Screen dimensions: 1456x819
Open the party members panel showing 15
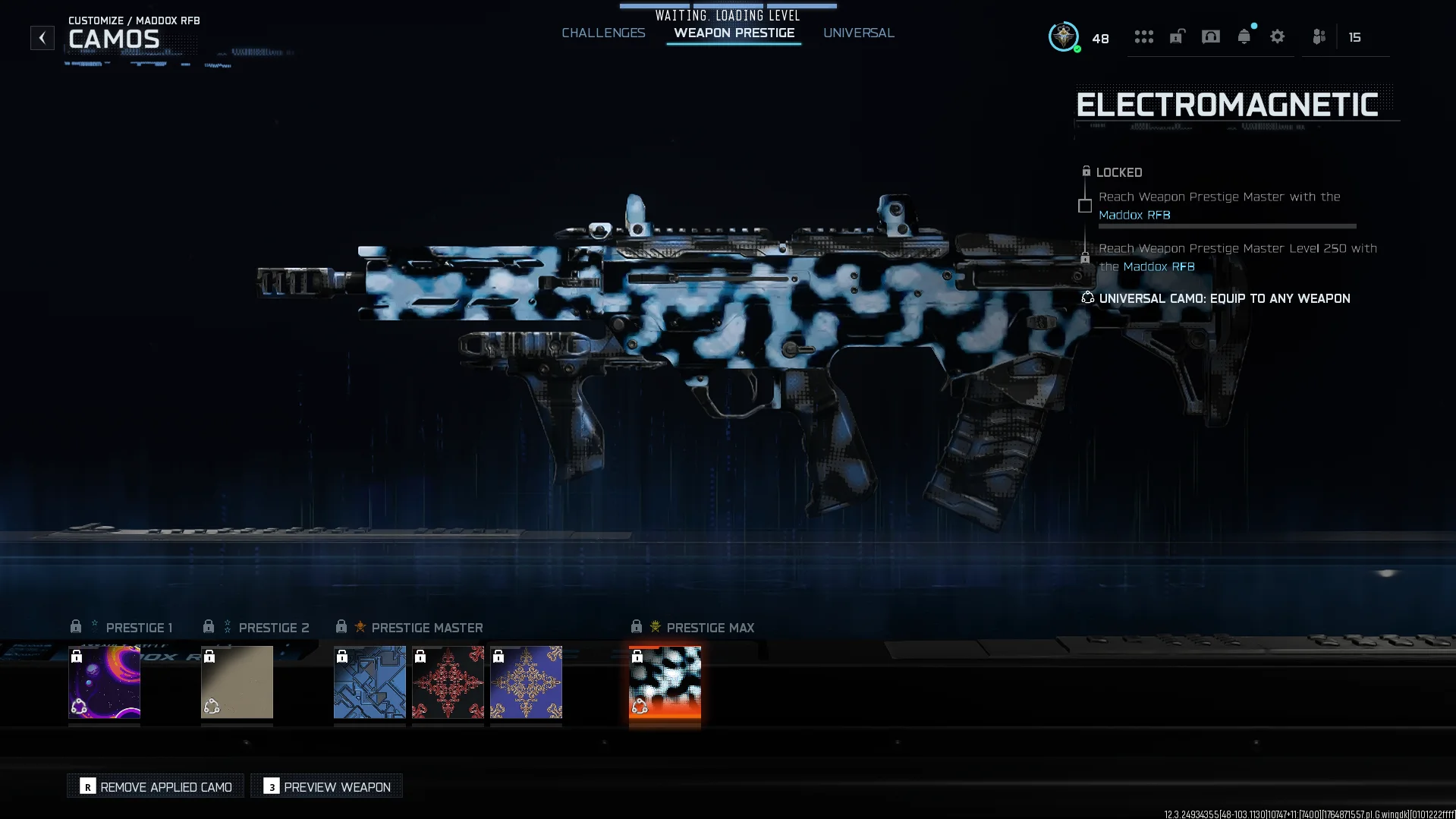coord(1319,36)
